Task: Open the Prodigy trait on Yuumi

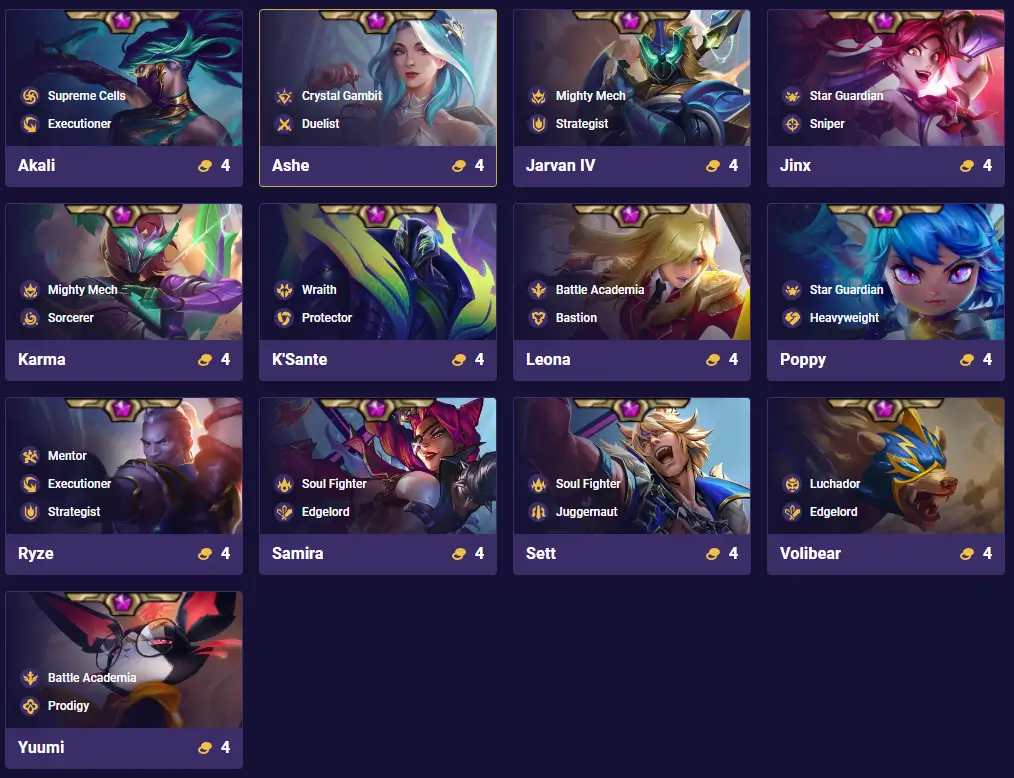Action: (x=68, y=706)
